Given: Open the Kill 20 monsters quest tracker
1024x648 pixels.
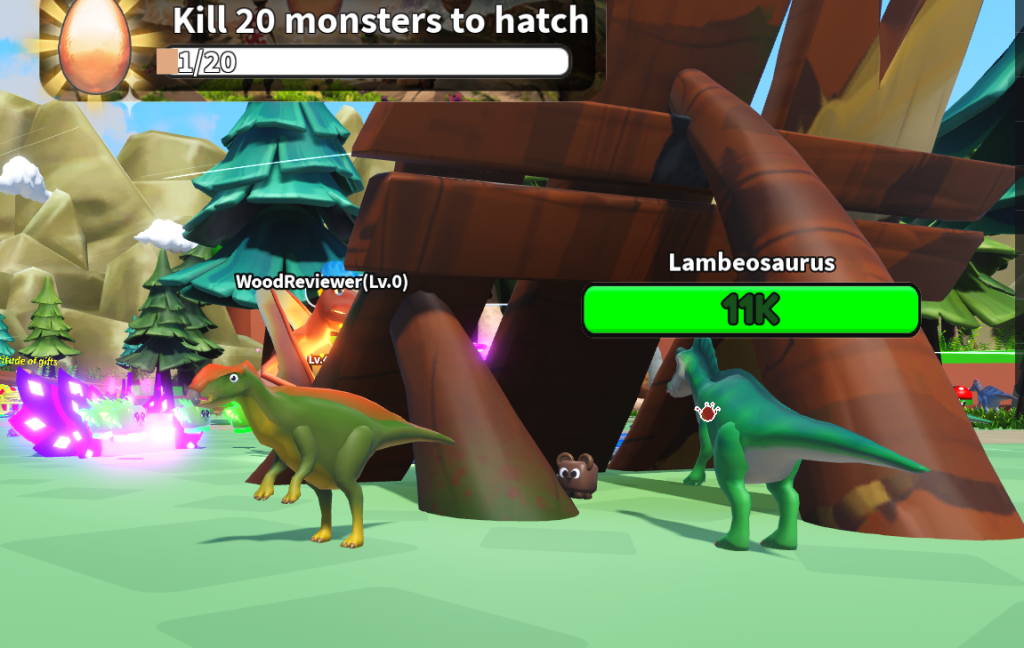Looking at the screenshot, I should click(379, 22).
